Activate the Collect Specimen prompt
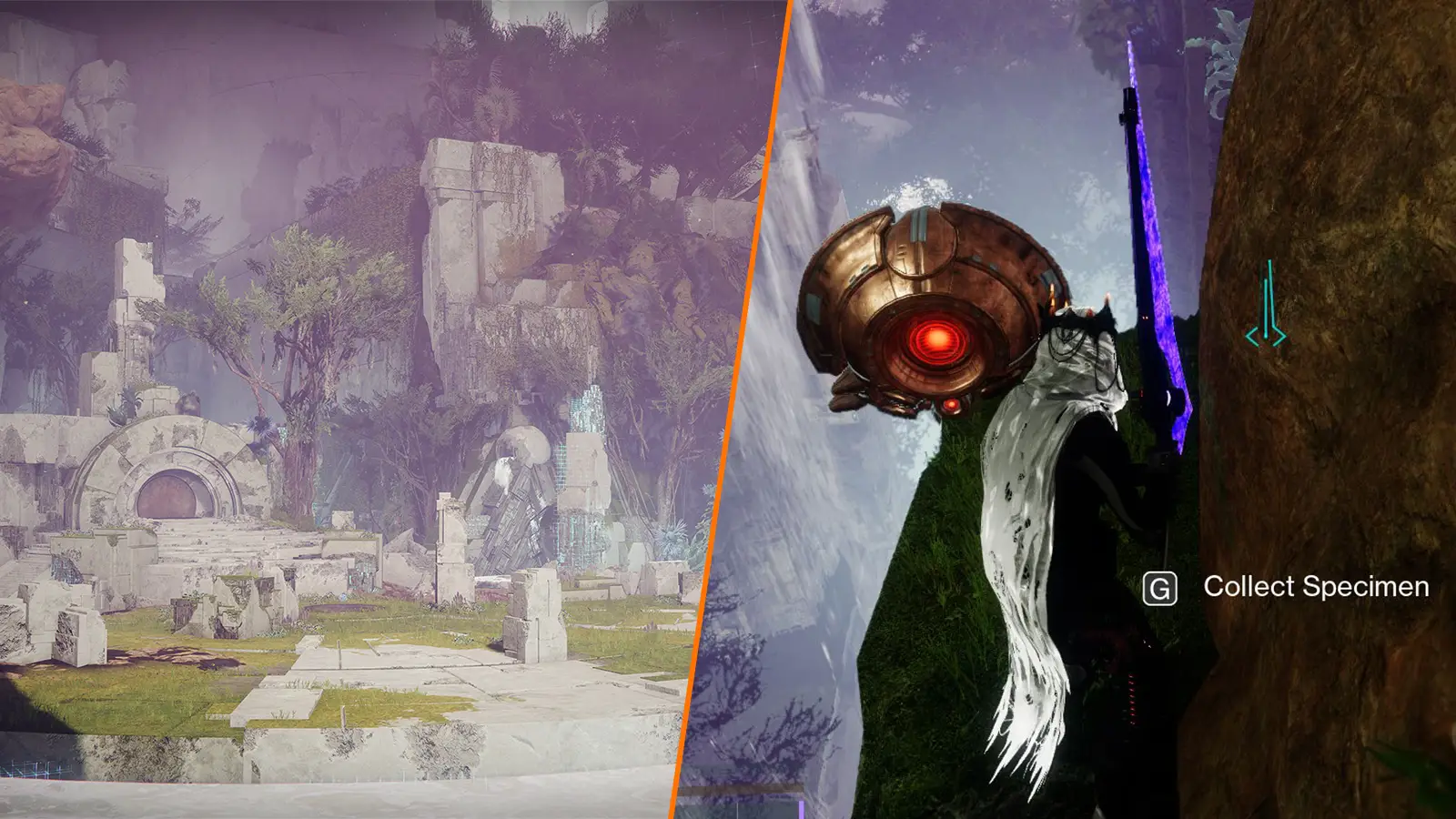 point(1317,587)
